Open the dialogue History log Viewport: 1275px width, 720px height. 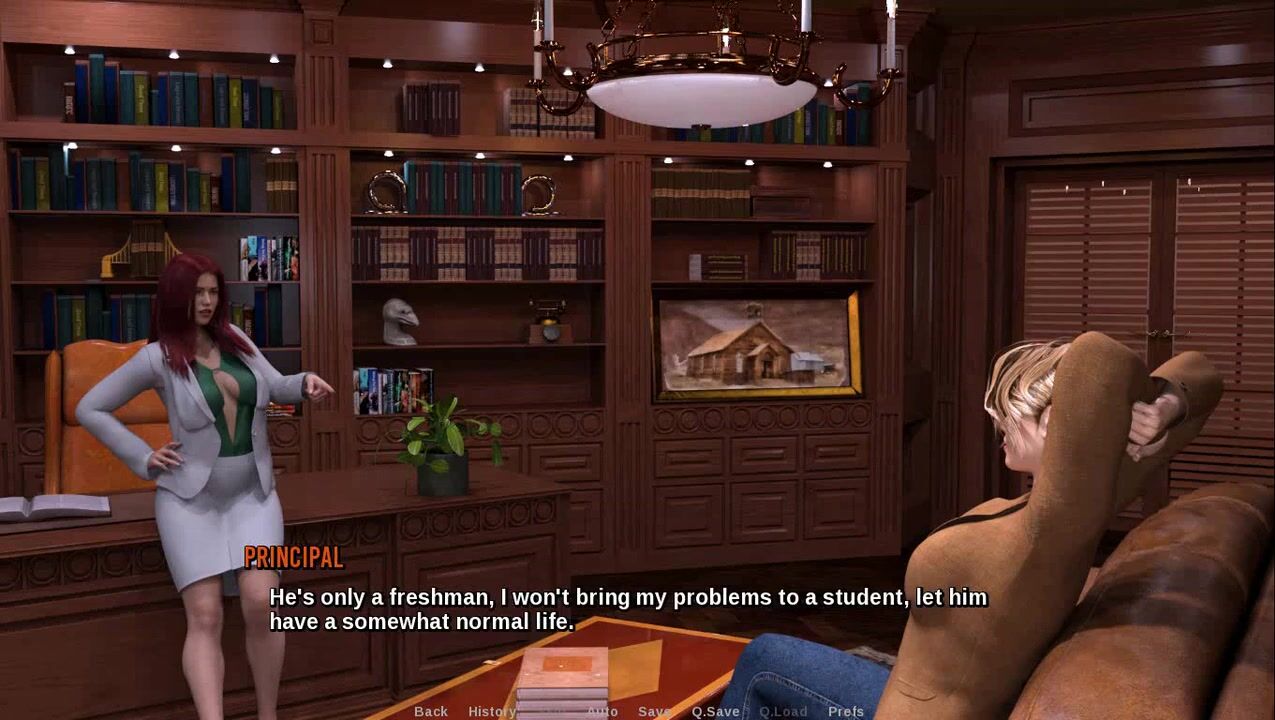(x=492, y=711)
